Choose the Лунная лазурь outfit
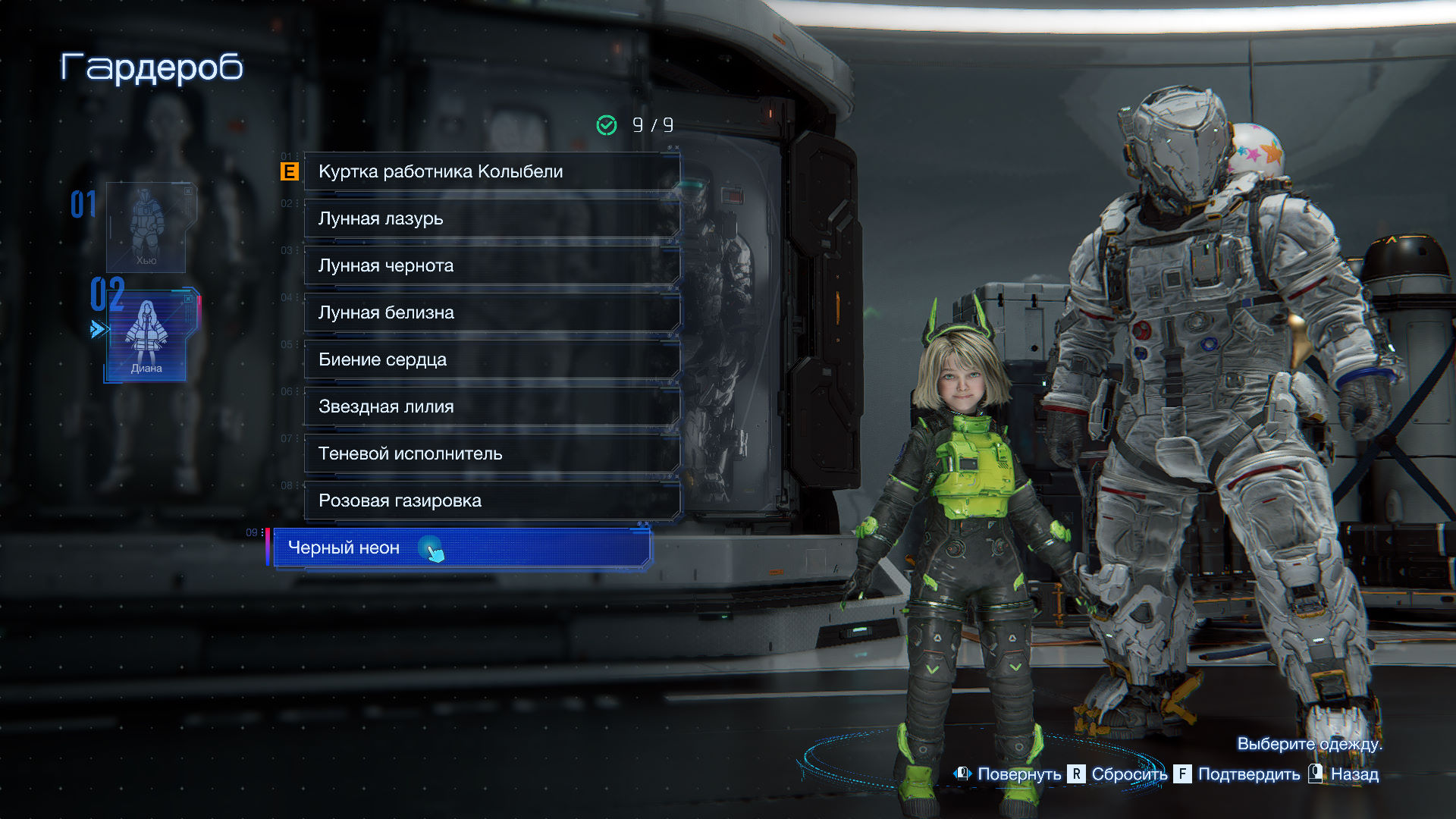 [491, 218]
